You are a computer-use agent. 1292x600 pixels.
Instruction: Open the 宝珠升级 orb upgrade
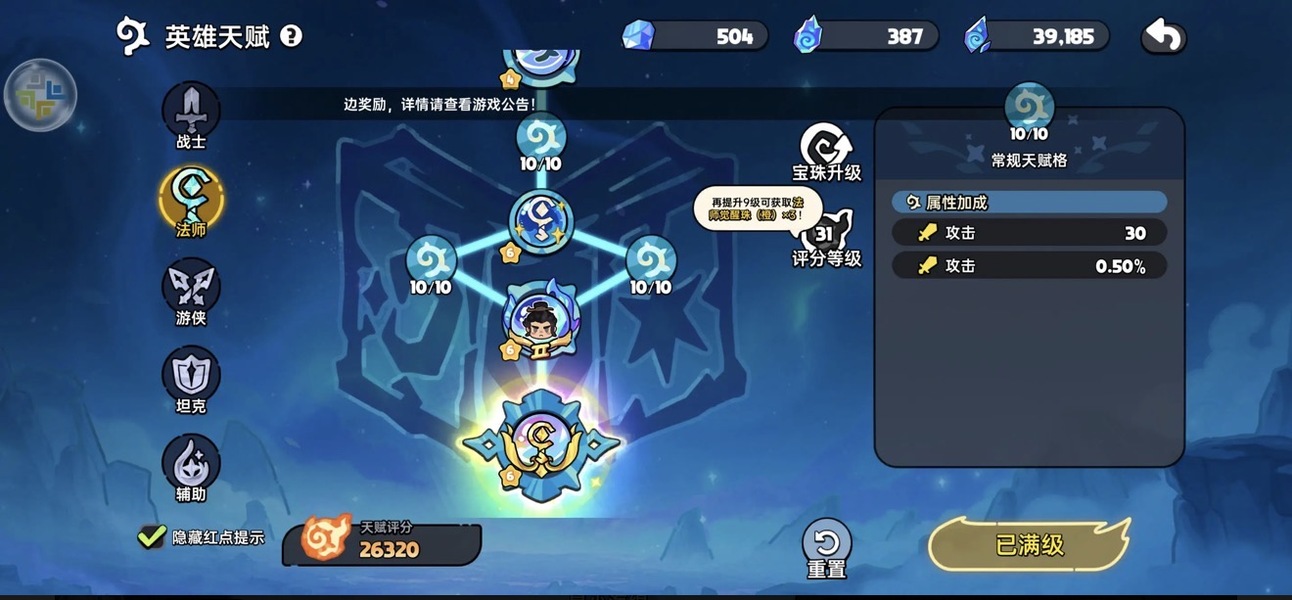[827, 150]
